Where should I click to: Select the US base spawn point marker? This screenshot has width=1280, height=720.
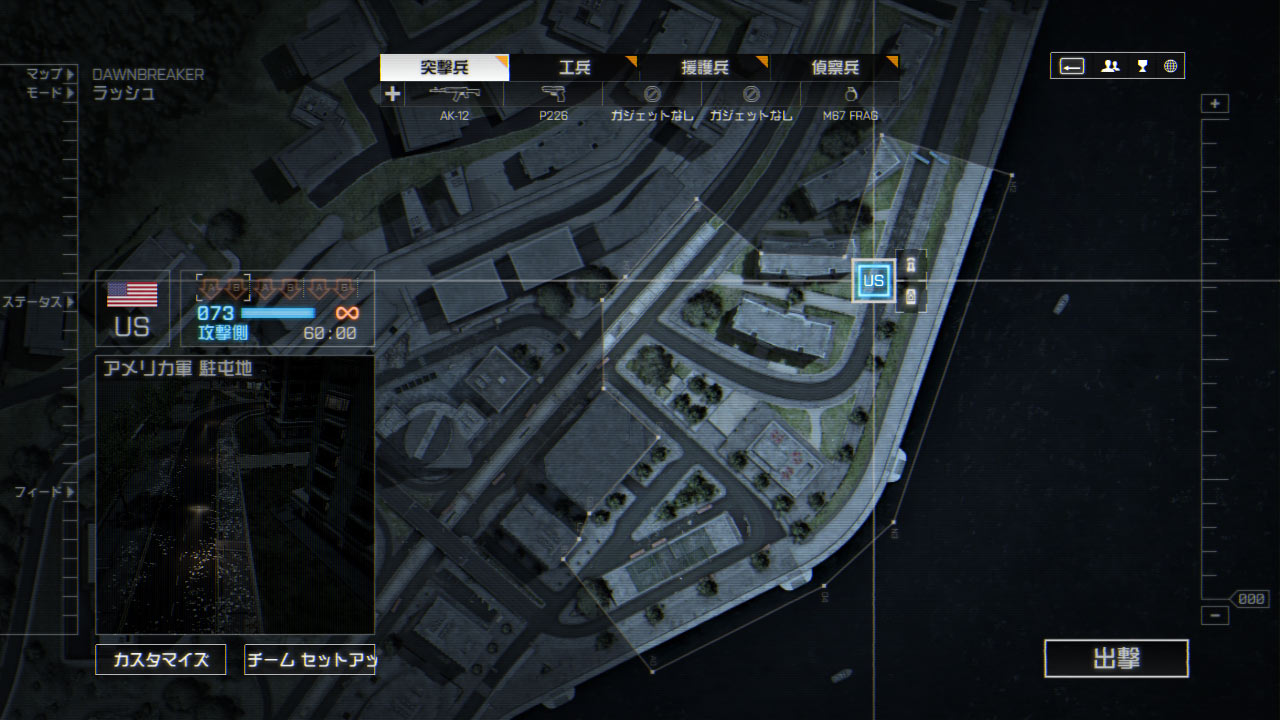pos(873,281)
